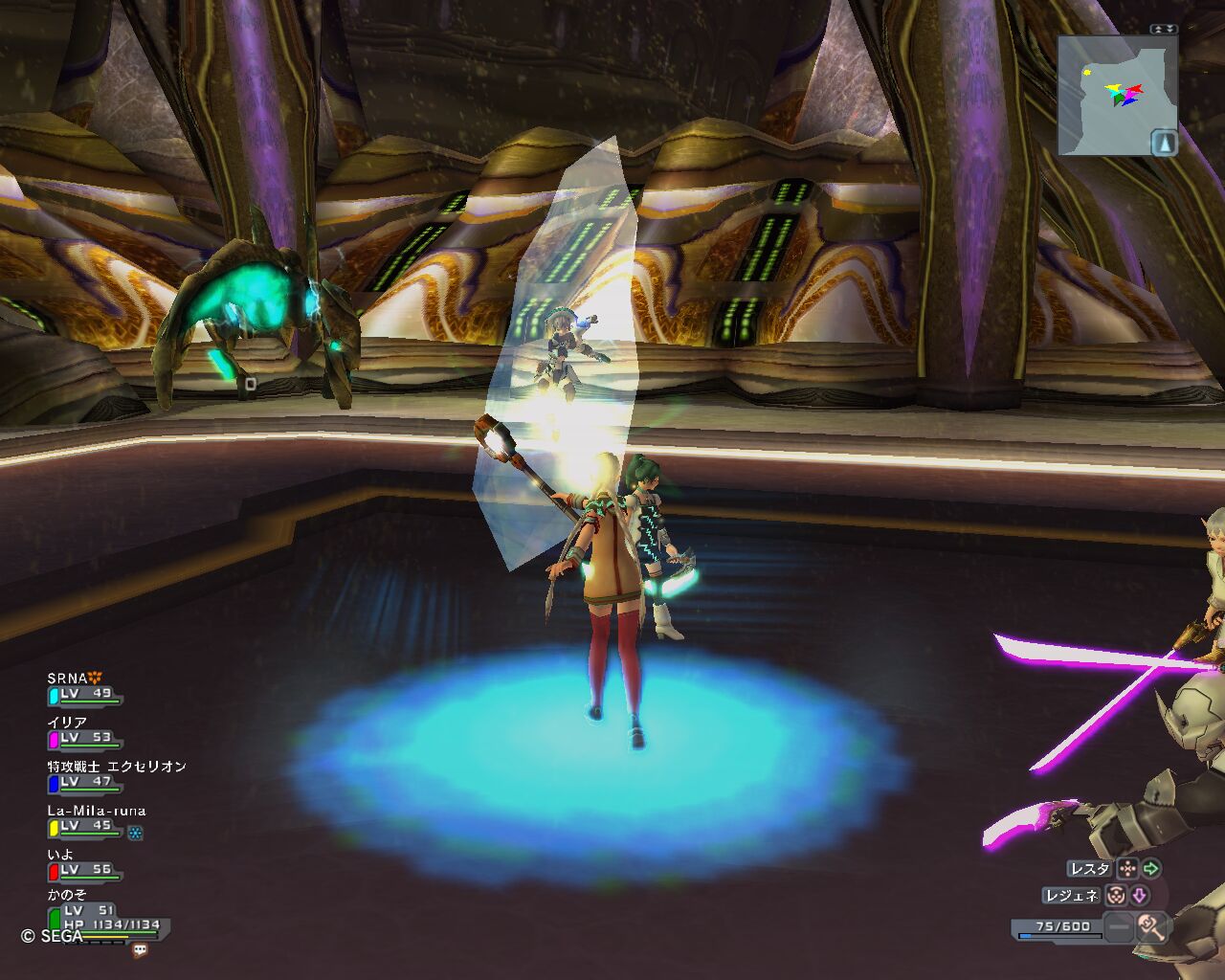Click the empty left-hand weapon slot
The width and height of the screenshot is (1225, 980).
[1118, 926]
